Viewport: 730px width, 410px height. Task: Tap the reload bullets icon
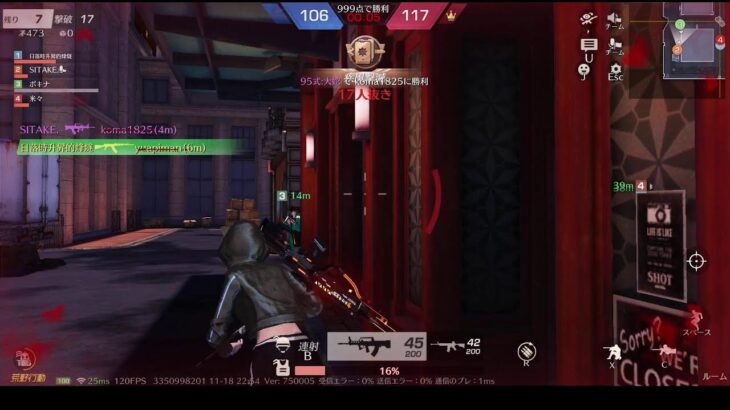pyautogui.click(x=526, y=350)
